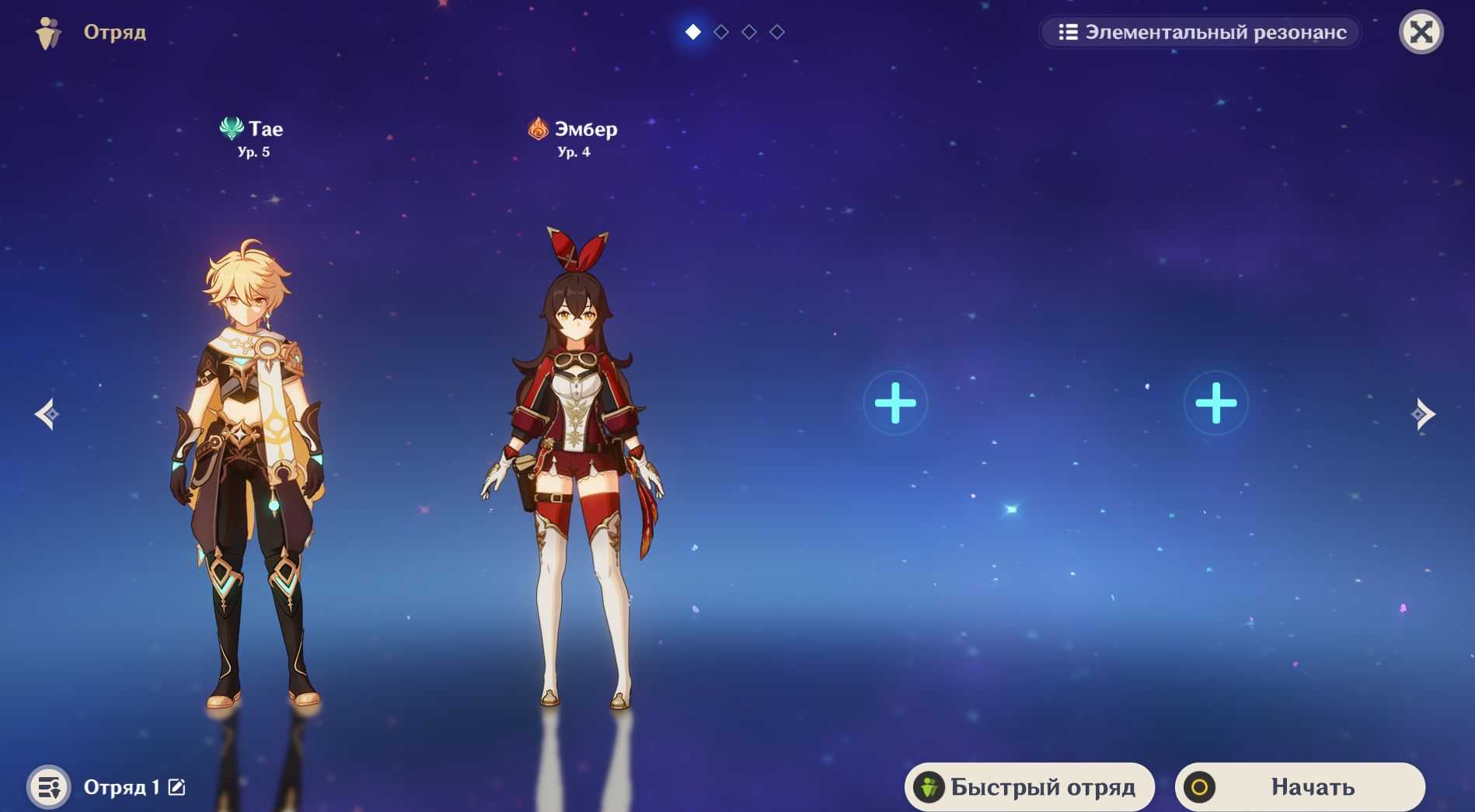Click the Начать button
The height and width of the screenshot is (812, 1475).
(x=1299, y=787)
